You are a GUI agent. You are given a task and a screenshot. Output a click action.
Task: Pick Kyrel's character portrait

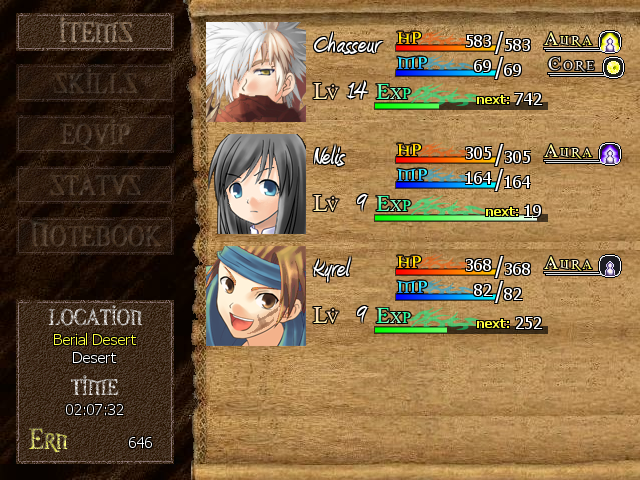pos(256,296)
